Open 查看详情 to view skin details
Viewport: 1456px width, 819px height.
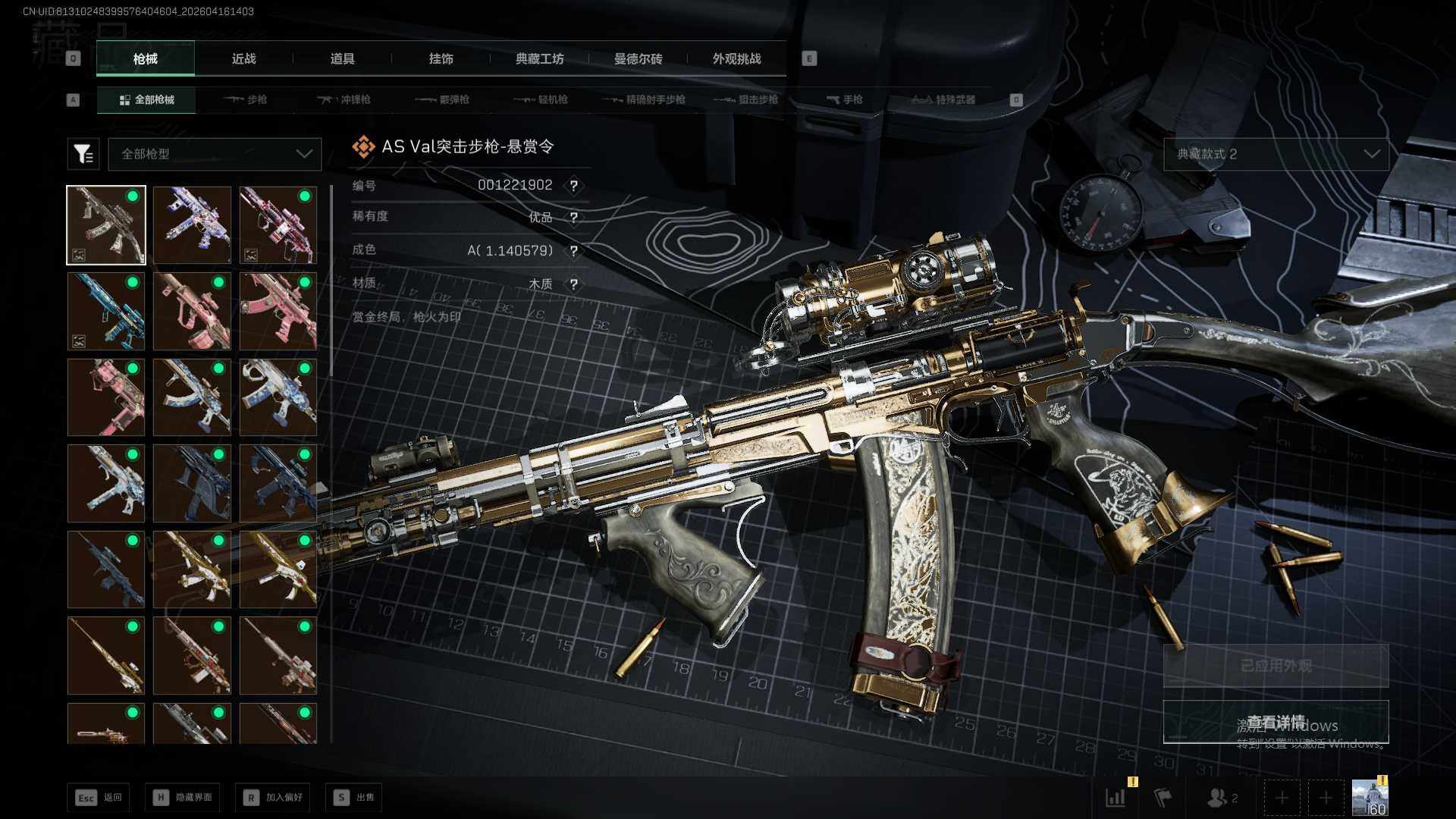1276,722
